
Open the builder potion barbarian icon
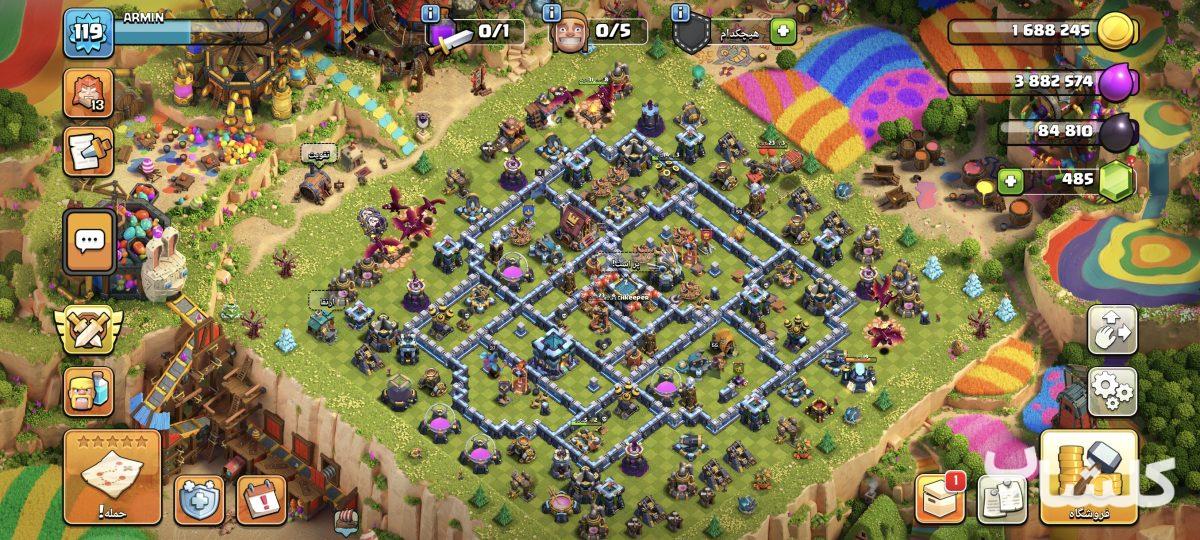click(89, 390)
